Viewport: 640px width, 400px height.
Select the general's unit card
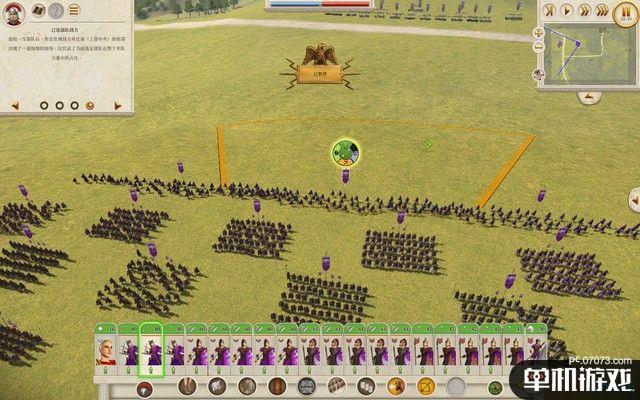click(105, 350)
